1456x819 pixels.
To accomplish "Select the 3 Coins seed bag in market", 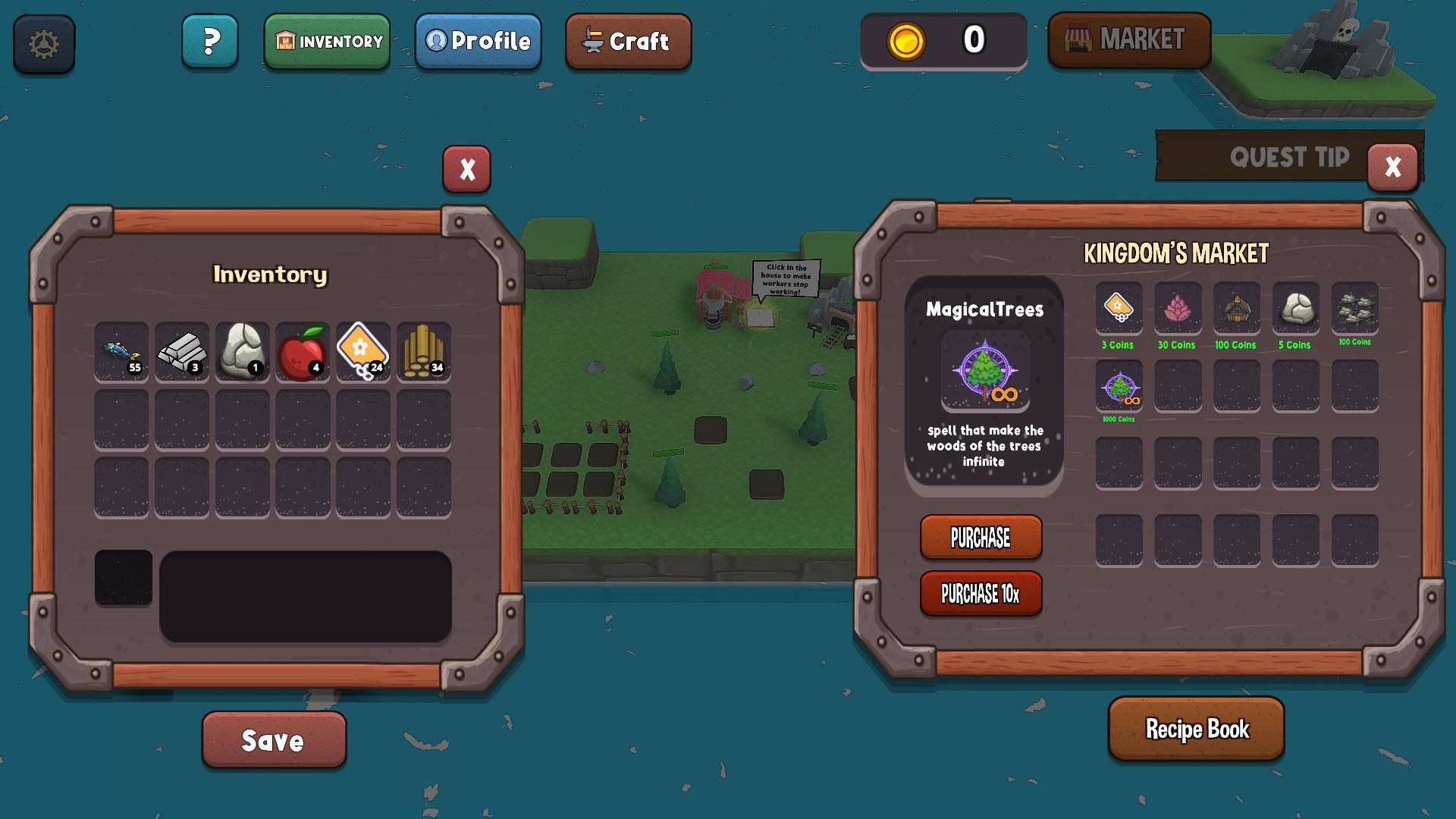I will coord(1118,309).
